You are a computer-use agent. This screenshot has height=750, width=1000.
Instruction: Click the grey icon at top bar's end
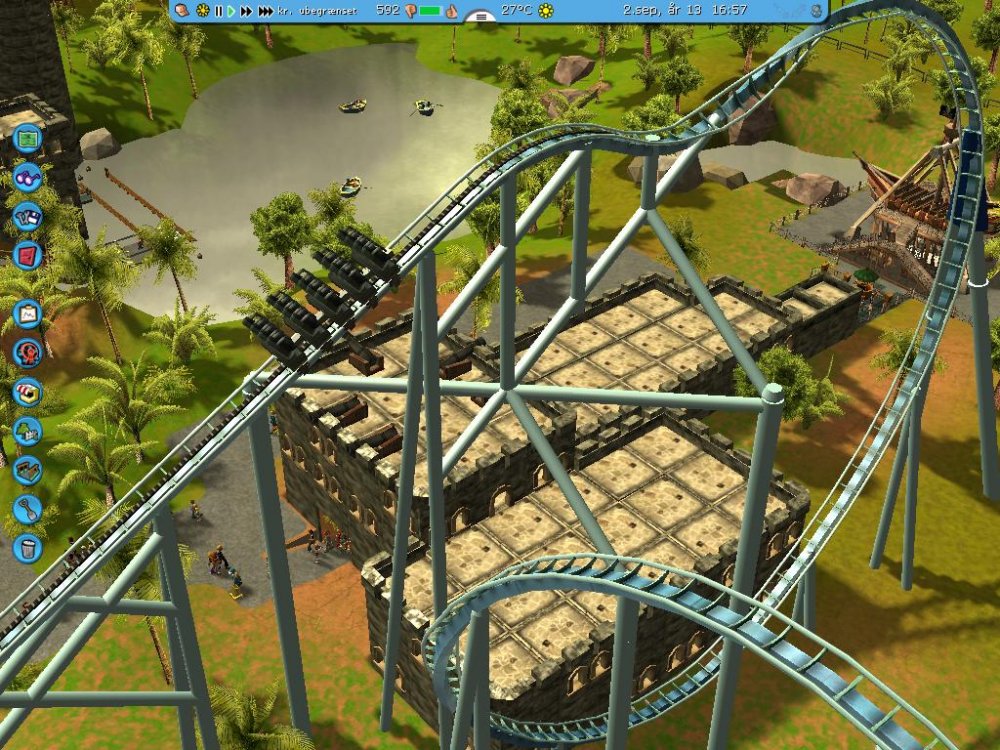(816, 11)
